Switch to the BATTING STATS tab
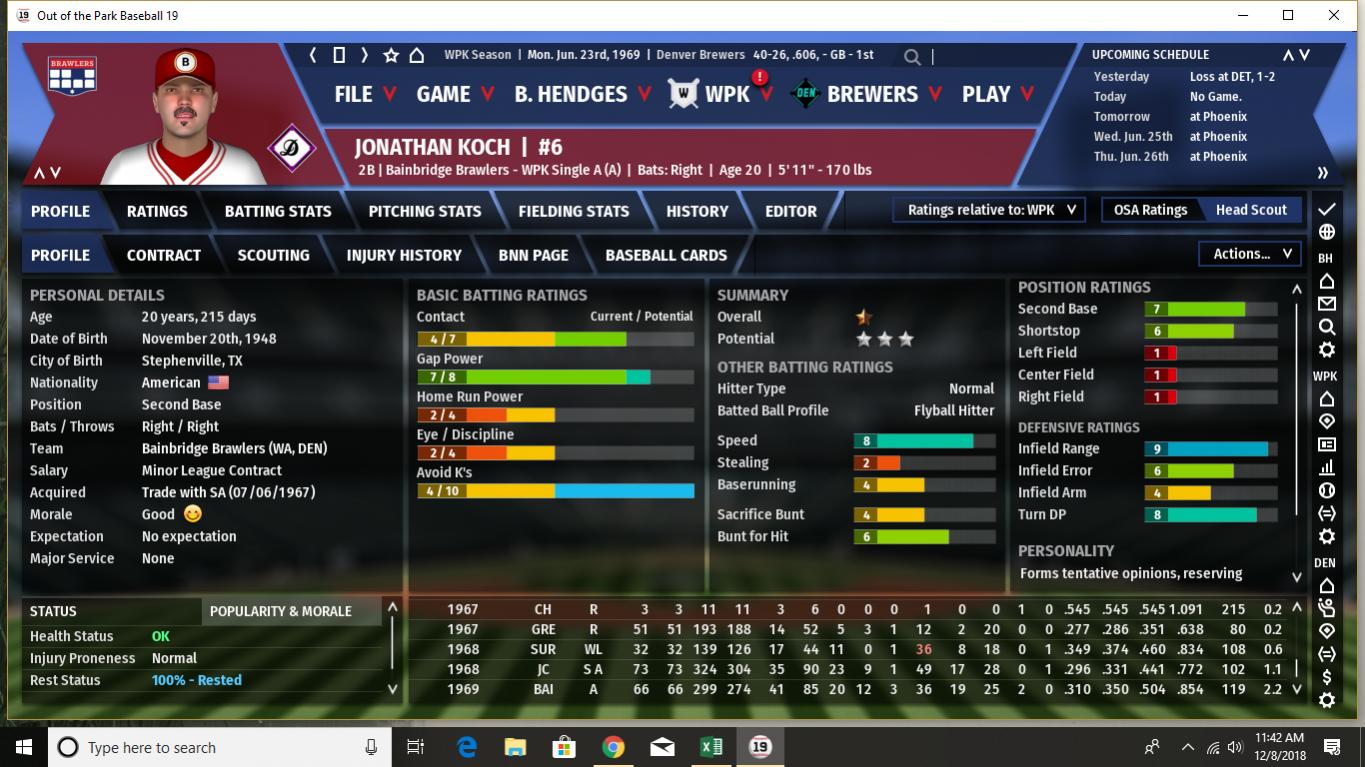The image size is (1365, 767). [278, 211]
